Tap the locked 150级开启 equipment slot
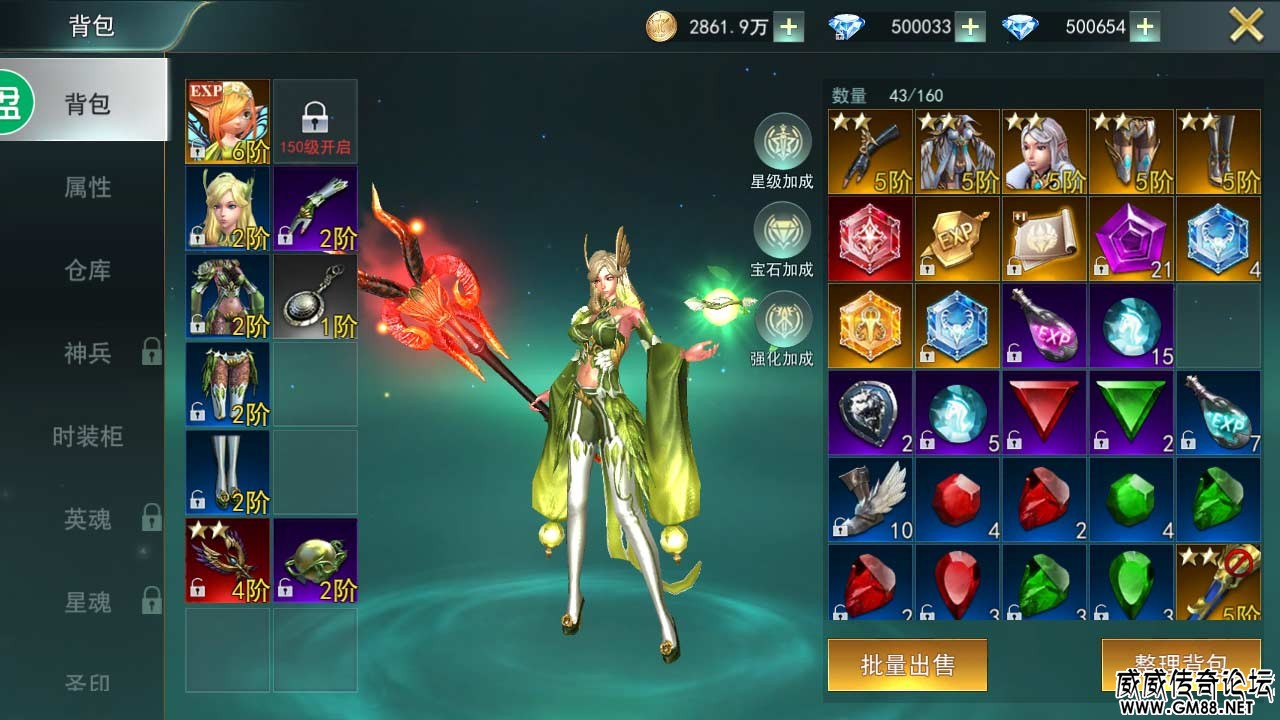This screenshot has width=1280, height=720. [315, 122]
